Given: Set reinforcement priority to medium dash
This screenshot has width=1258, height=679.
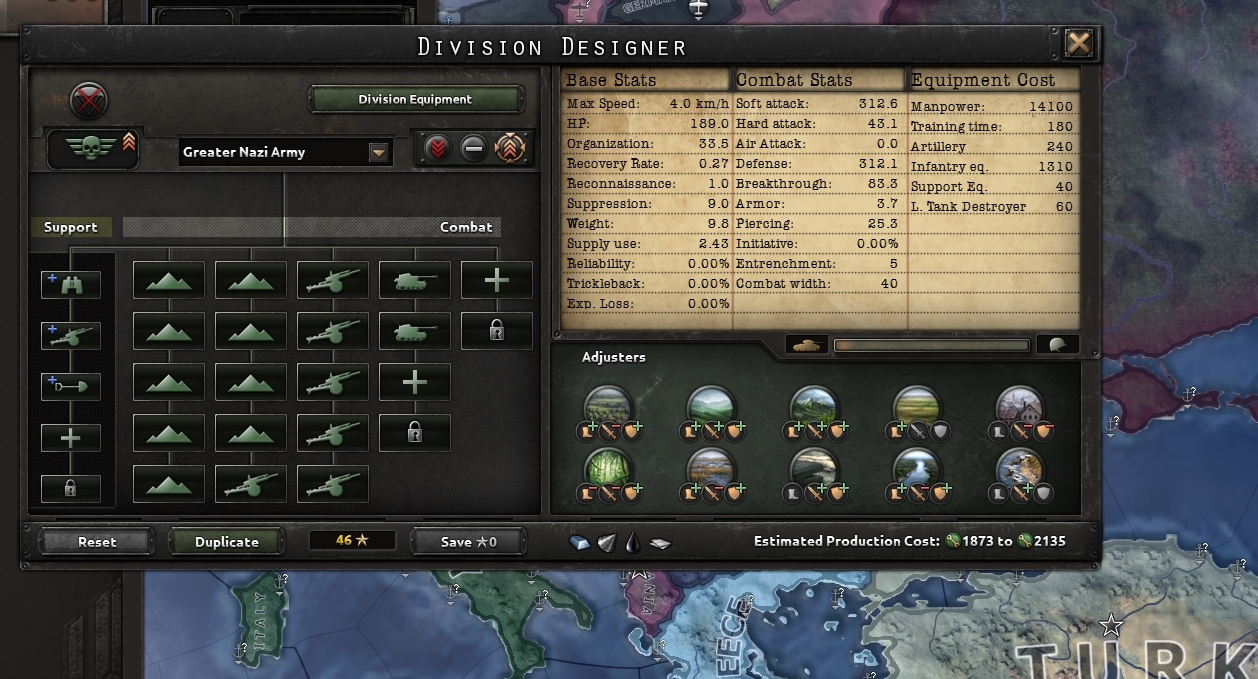Looking at the screenshot, I should click(474, 149).
